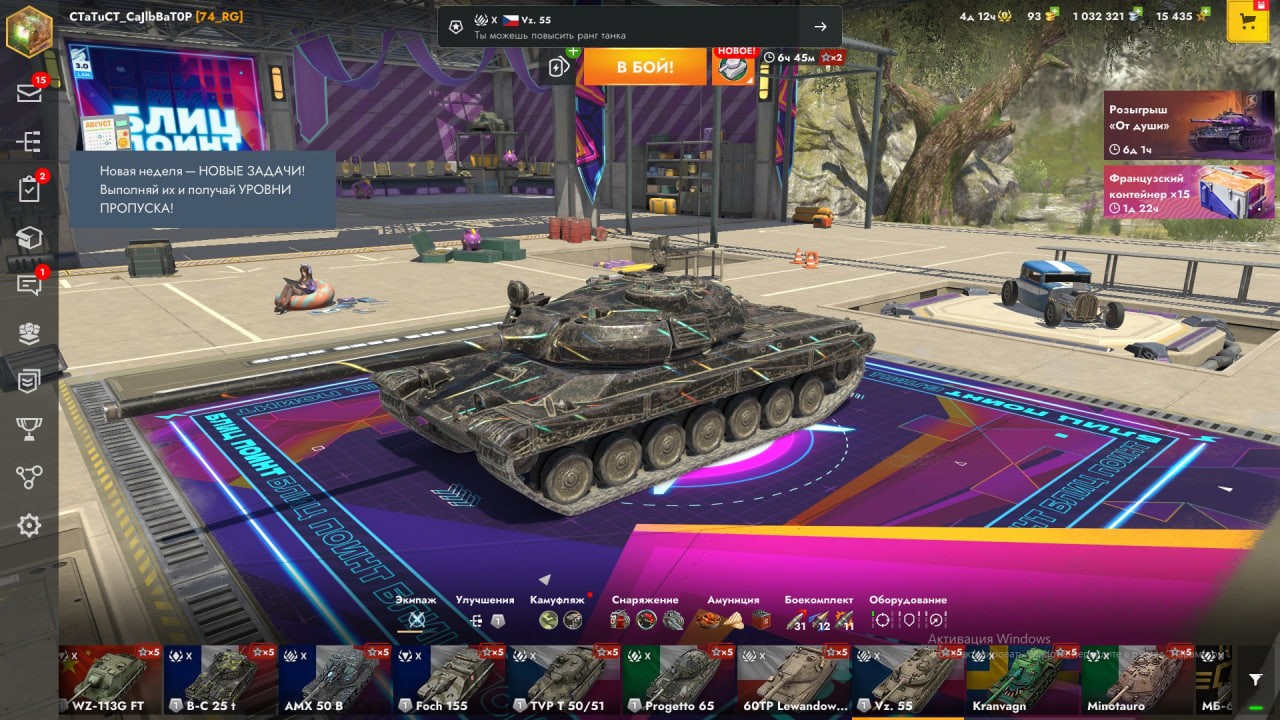The height and width of the screenshot is (720, 1280).
Task: Open the settings gear menu
Action: point(29,526)
